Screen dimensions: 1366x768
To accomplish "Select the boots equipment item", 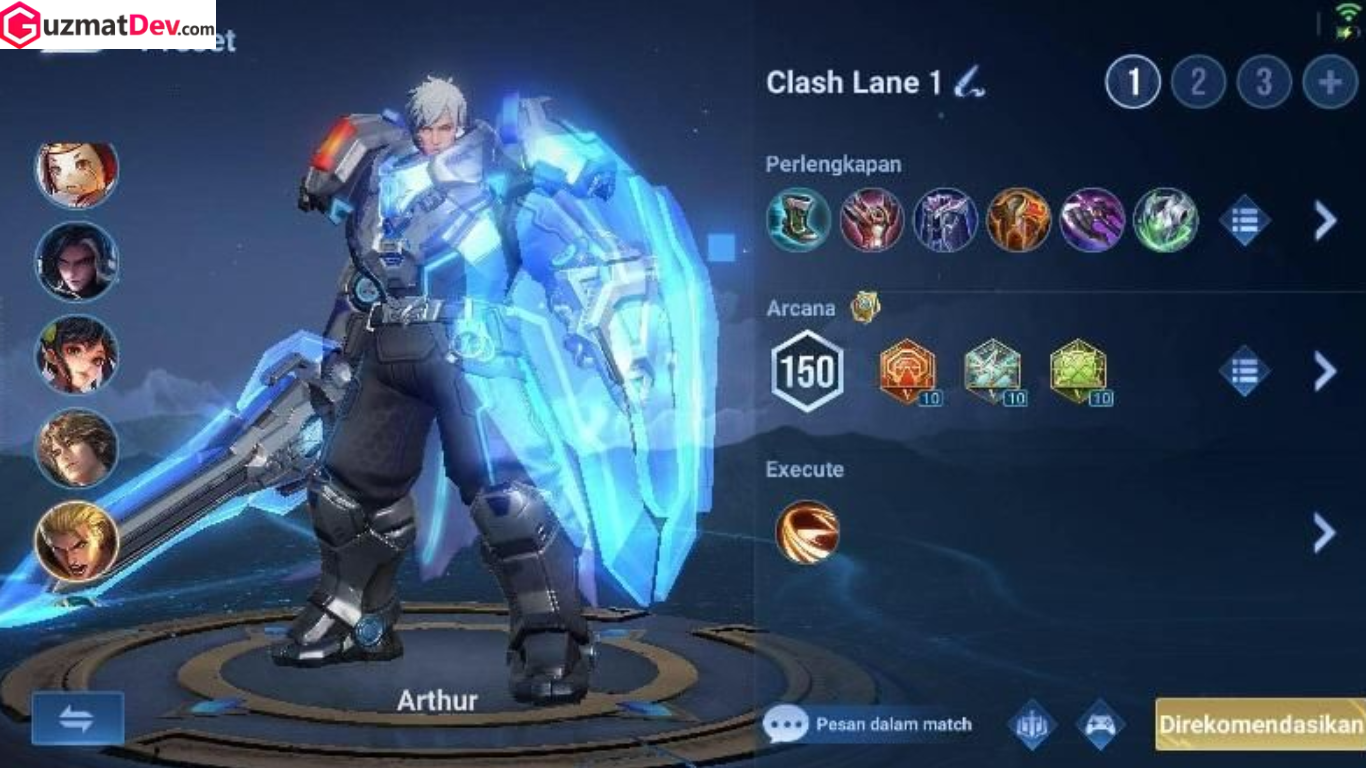I will pos(797,220).
